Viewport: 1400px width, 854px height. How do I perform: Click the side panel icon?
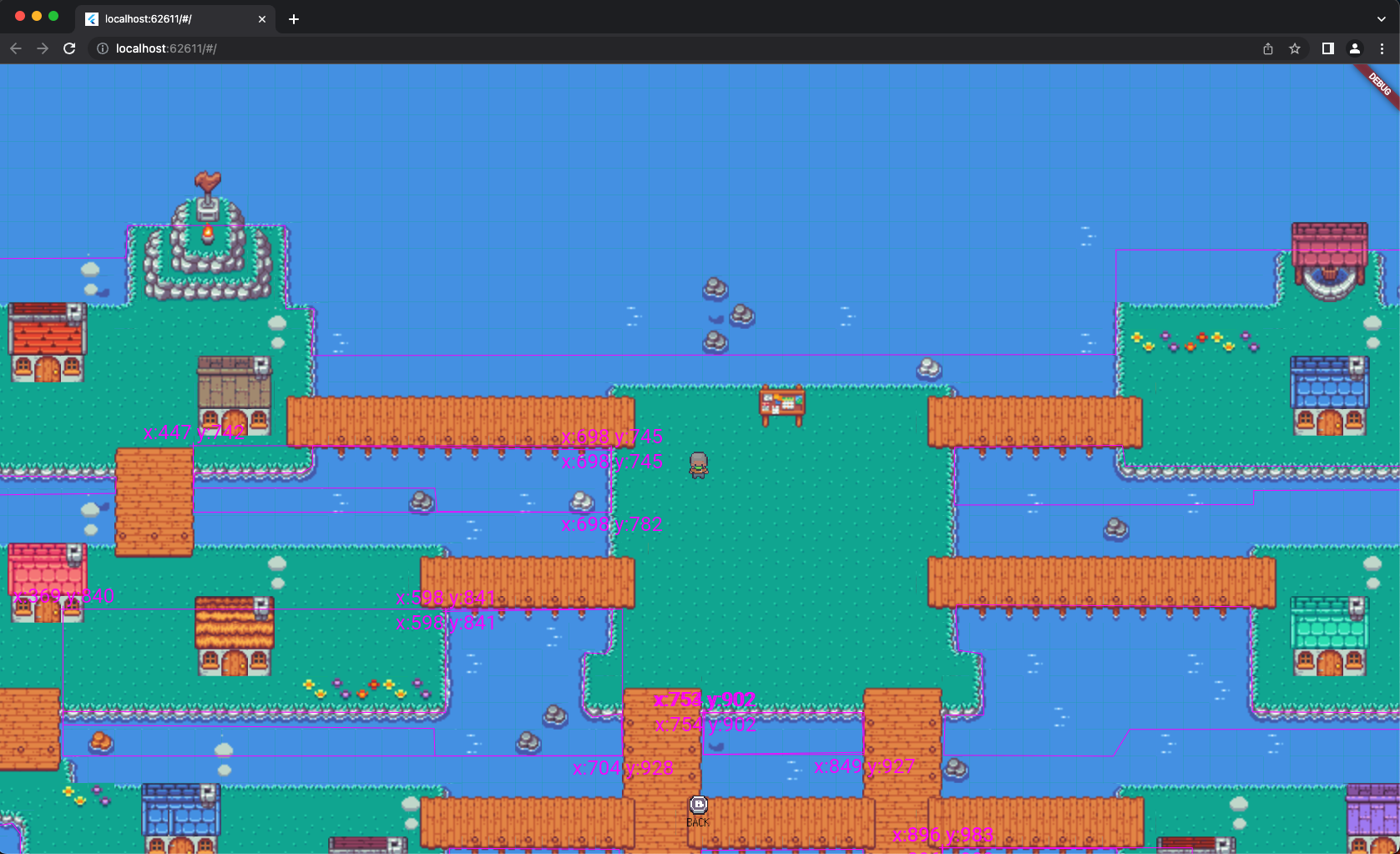[x=1327, y=48]
